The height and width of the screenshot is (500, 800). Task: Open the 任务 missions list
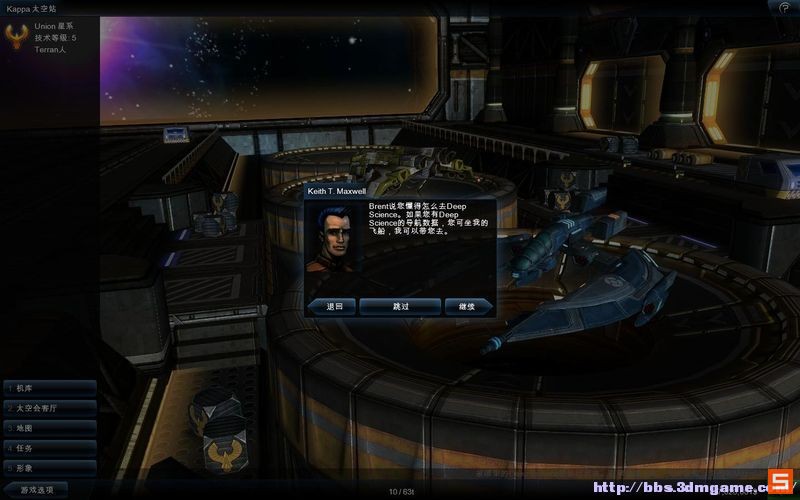(49, 447)
